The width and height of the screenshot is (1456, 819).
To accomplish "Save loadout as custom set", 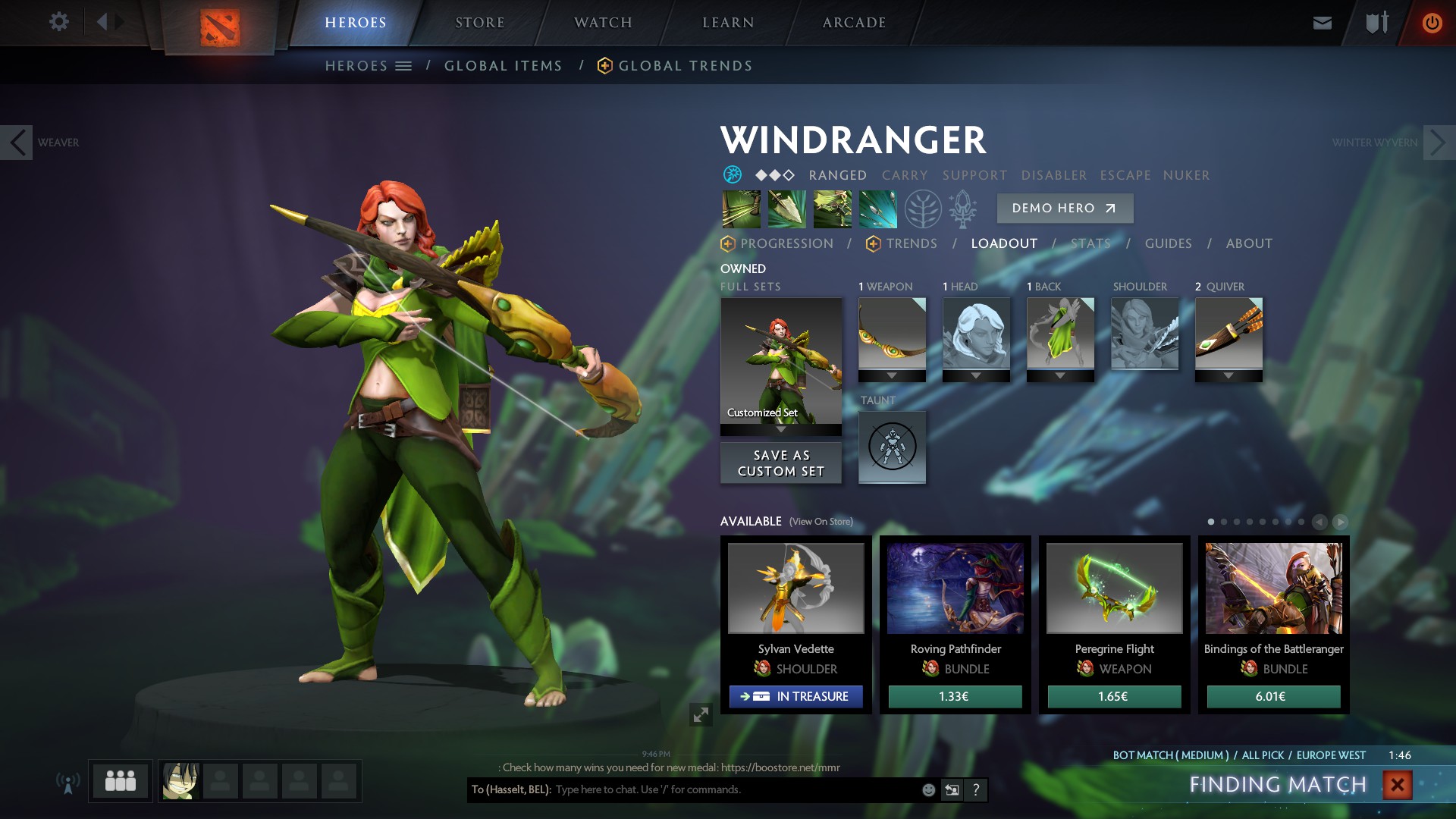I will pos(781,463).
